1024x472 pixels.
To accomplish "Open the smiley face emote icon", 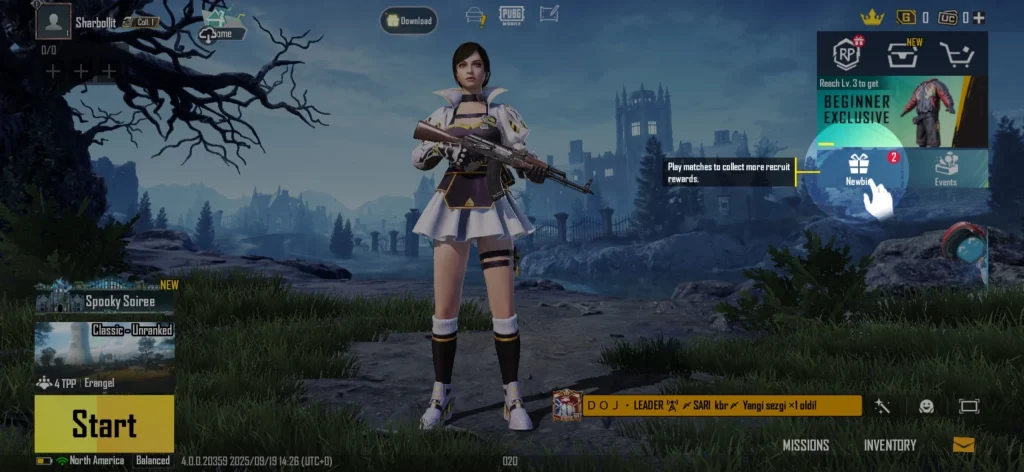I will (x=927, y=406).
